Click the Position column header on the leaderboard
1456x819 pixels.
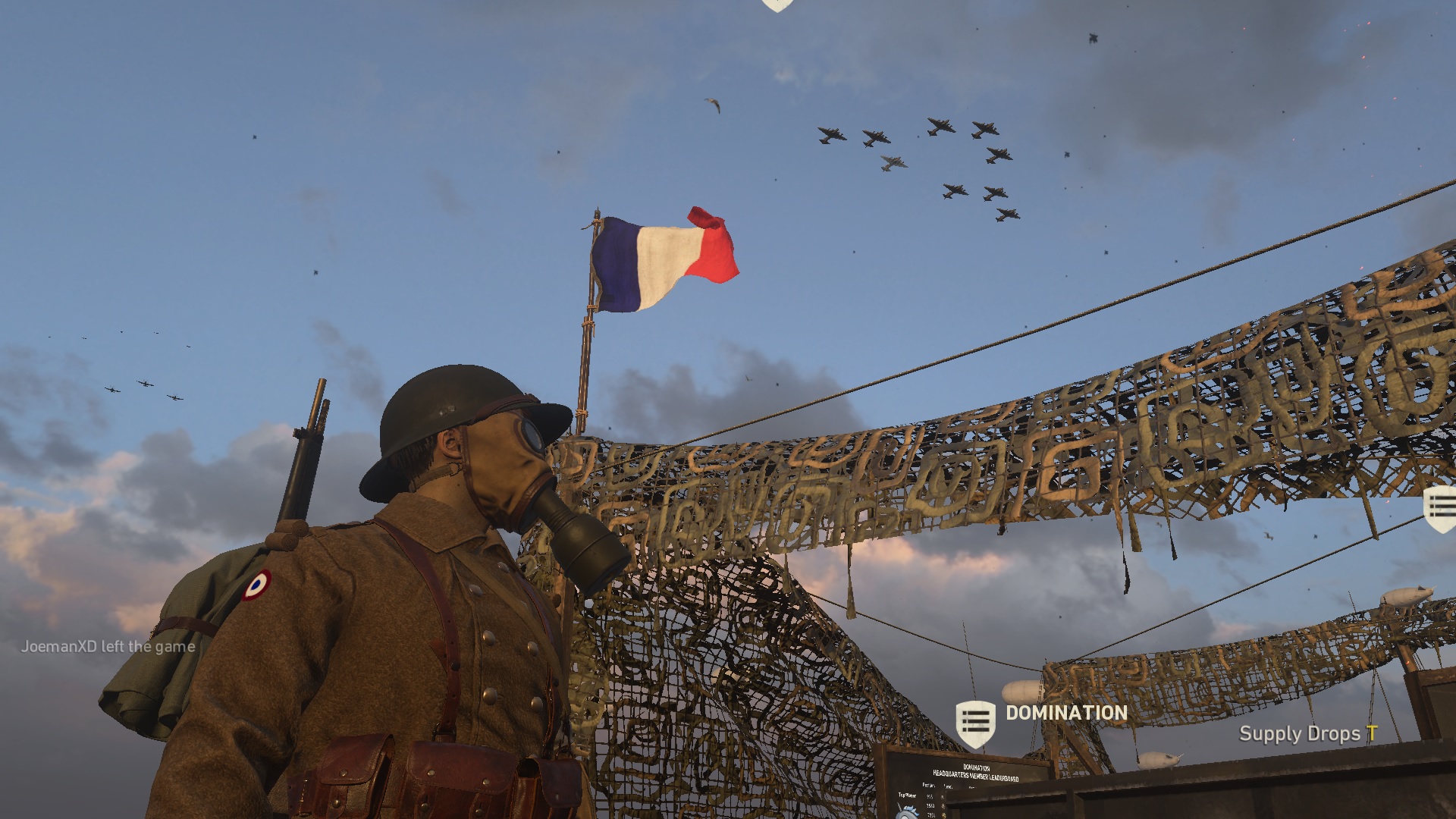point(929,785)
